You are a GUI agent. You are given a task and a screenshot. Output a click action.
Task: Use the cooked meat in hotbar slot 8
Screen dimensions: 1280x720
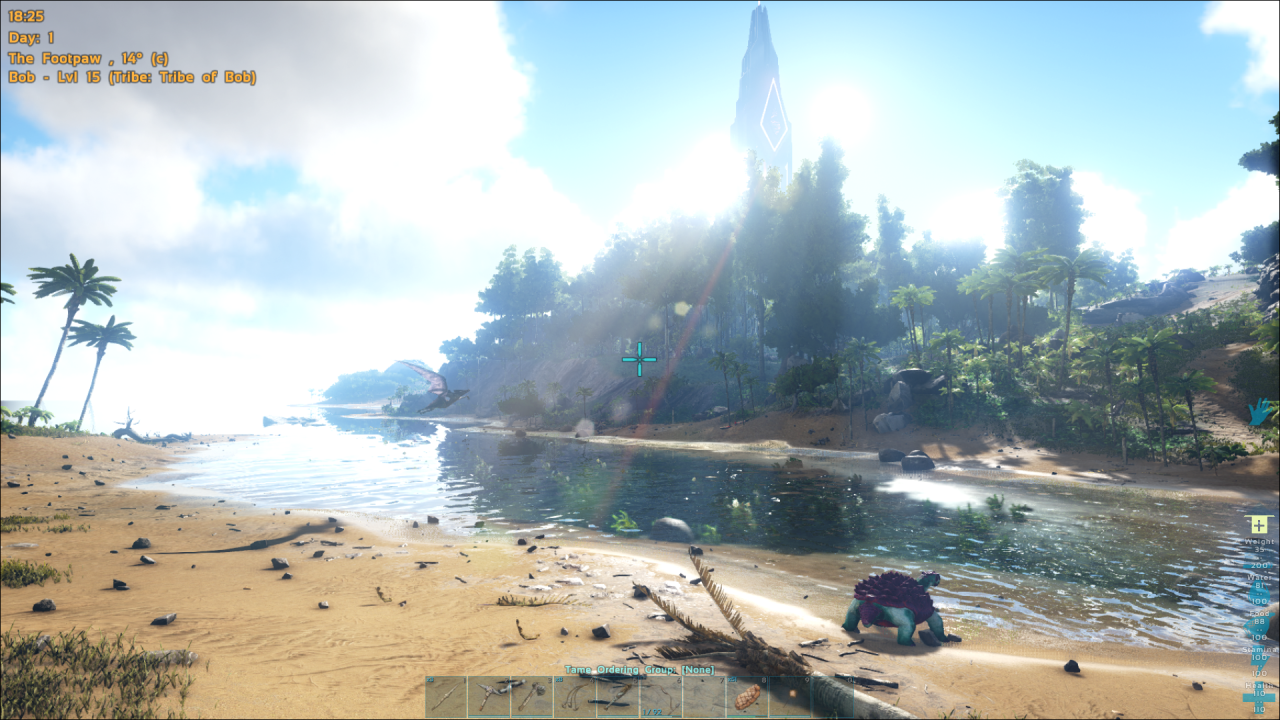point(747,696)
